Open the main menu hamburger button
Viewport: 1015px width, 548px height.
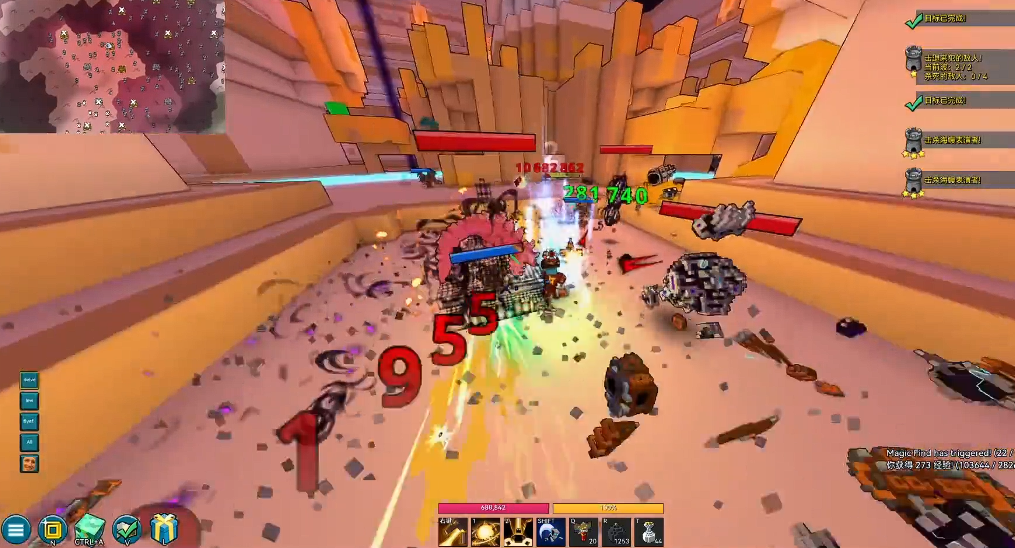[x=15, y=529]
